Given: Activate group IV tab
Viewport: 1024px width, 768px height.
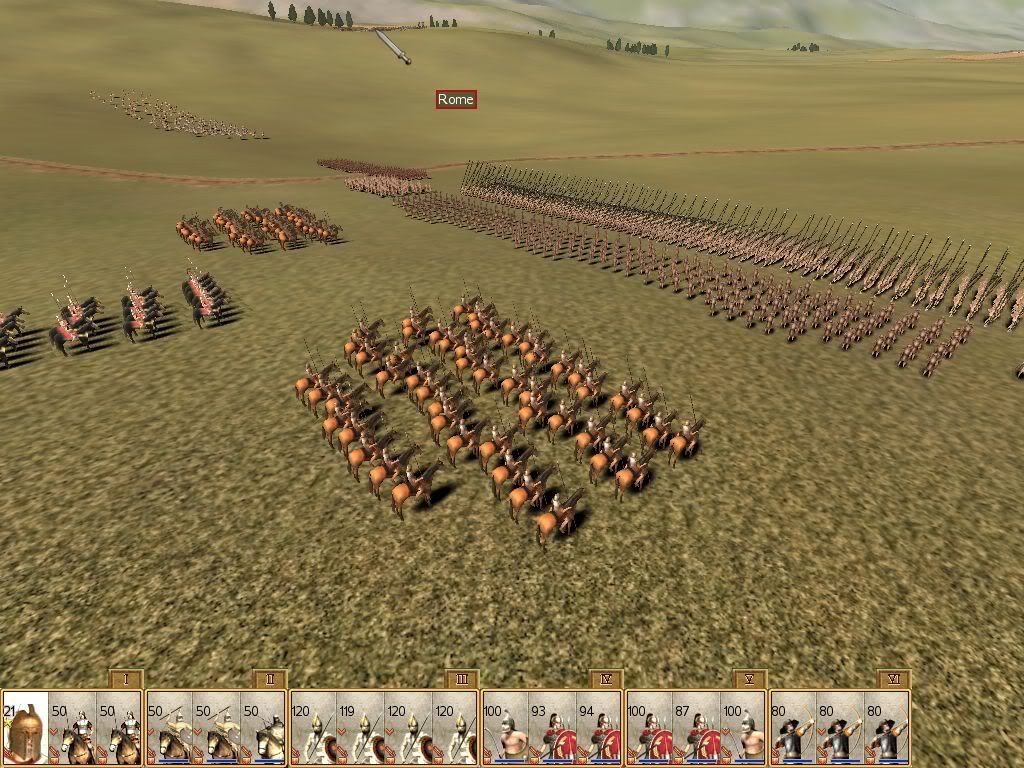Looking at the screenshot, I should coord(606,680).
